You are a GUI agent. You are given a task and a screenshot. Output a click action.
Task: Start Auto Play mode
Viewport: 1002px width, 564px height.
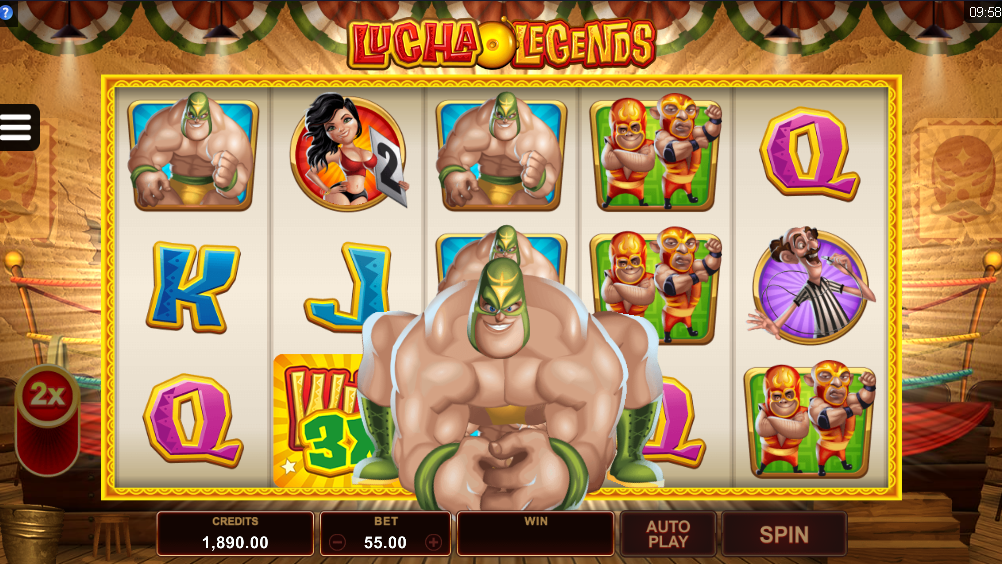[x=668, y=534]
